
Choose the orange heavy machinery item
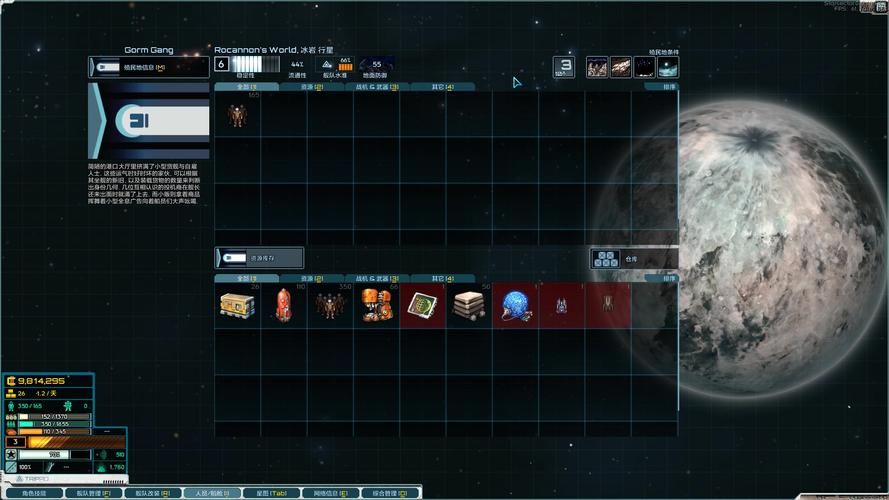pos(376,305)
